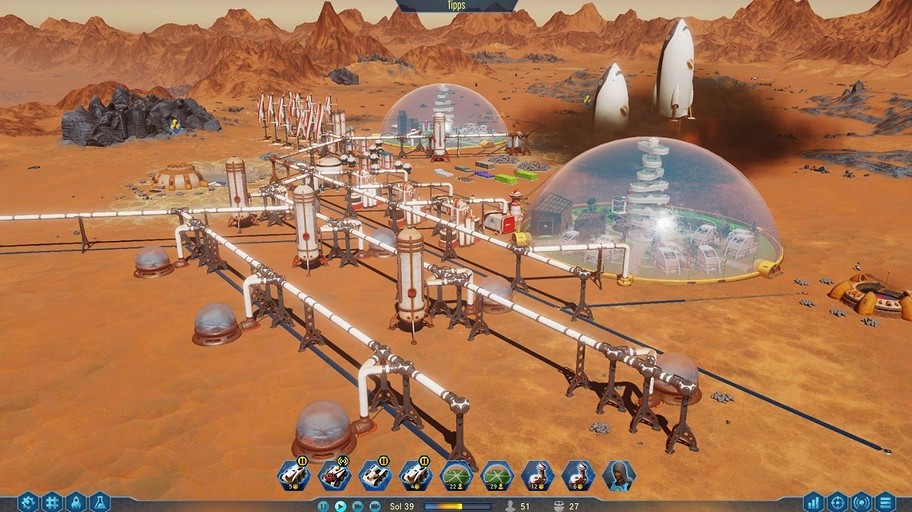
Task: Set game to normal play speed
Action: click(340, 506)
